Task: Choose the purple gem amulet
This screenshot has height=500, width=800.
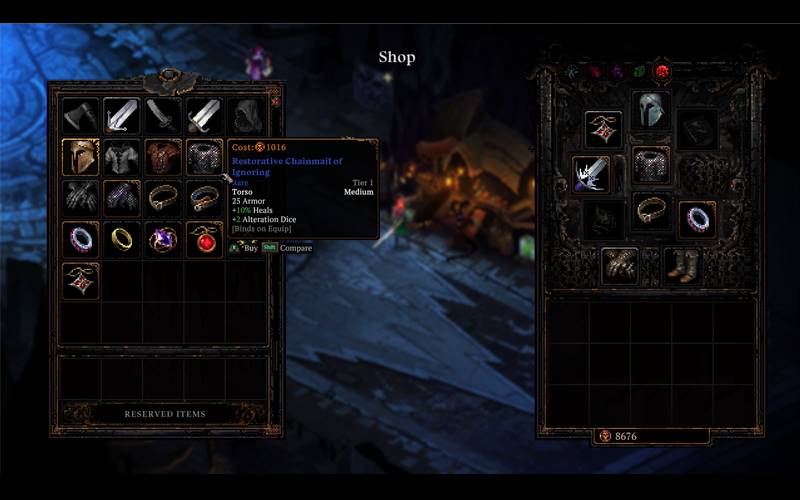Action: 162,239
